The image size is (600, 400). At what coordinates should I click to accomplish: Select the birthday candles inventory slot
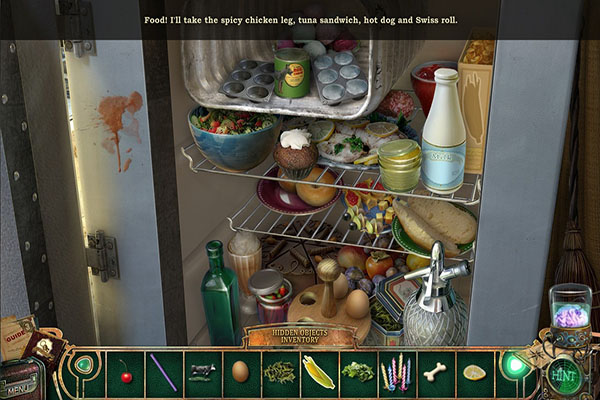[396, 373]
